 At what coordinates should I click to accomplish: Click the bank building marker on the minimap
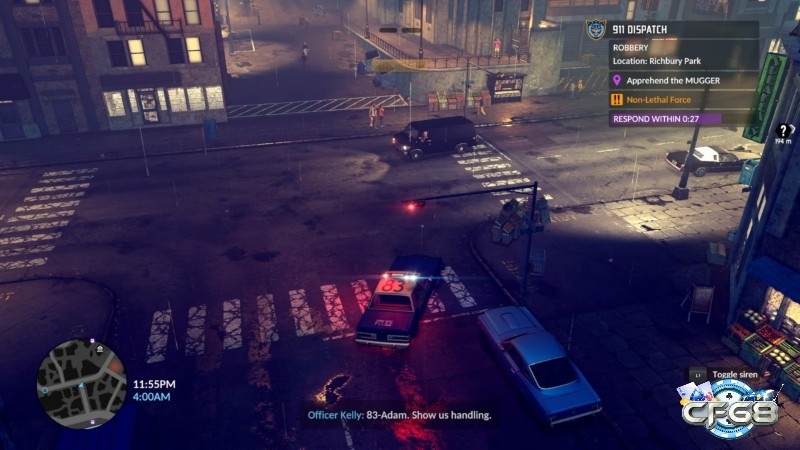click(100, 349)
